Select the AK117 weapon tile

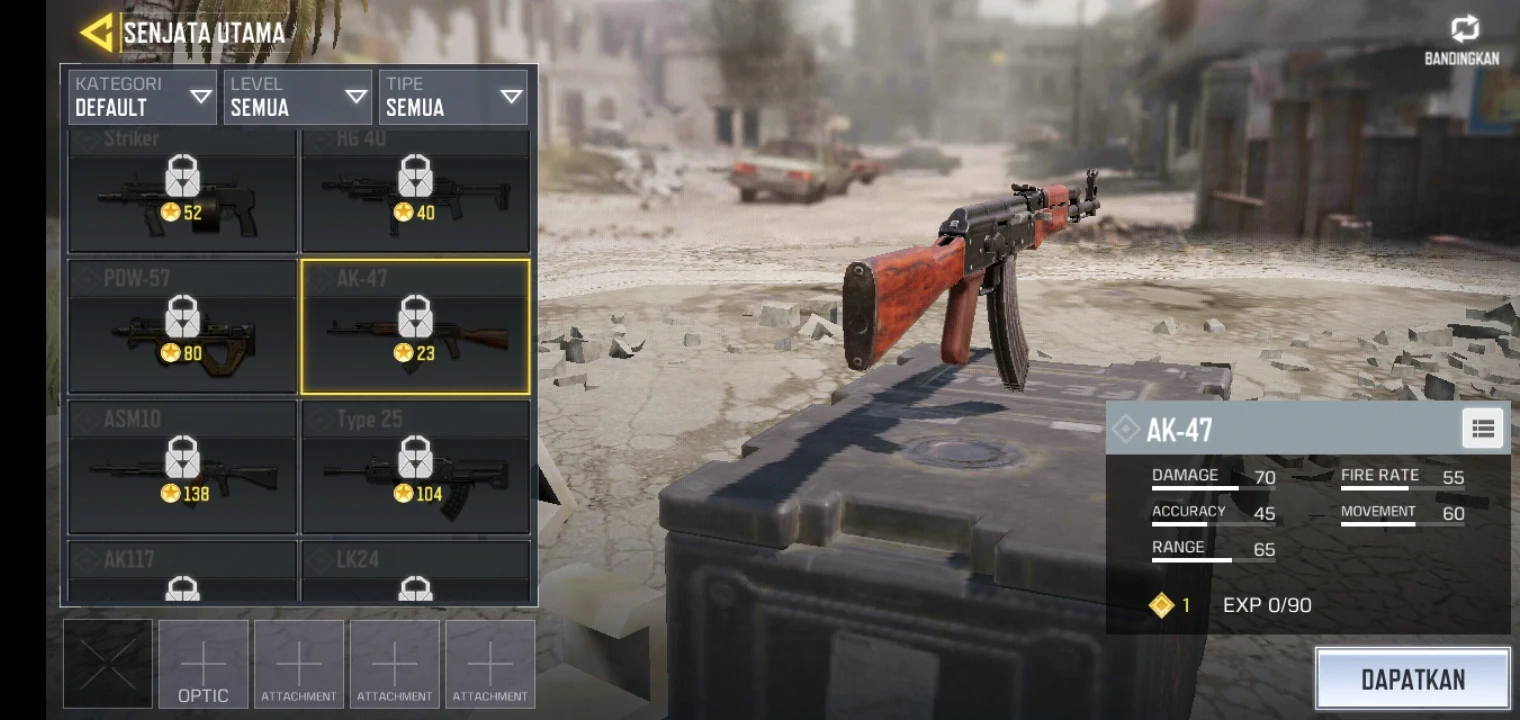click(x=182, y=572)
